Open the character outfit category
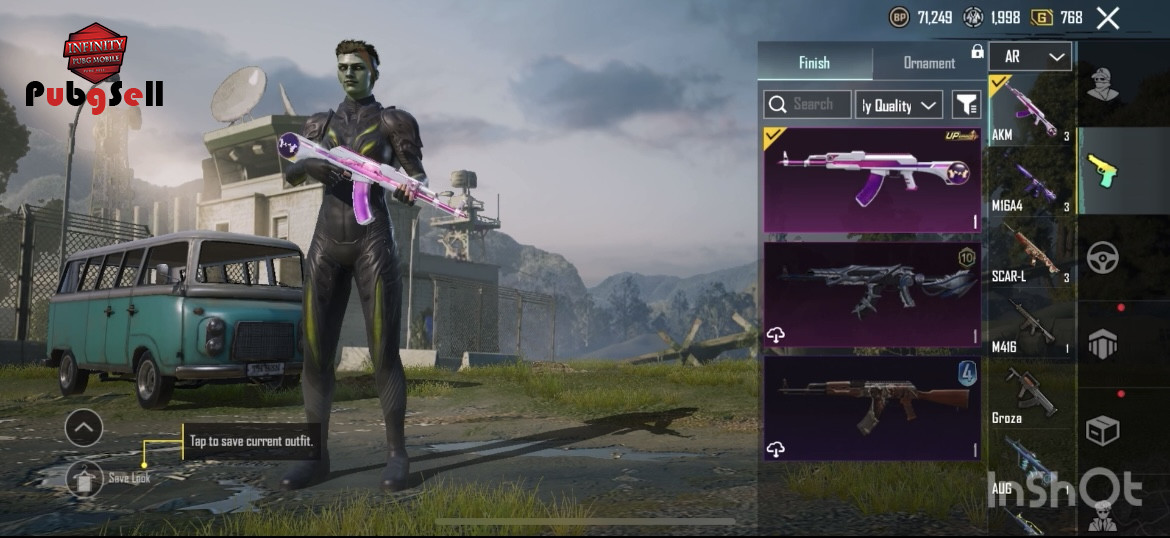 (1103, 86)
